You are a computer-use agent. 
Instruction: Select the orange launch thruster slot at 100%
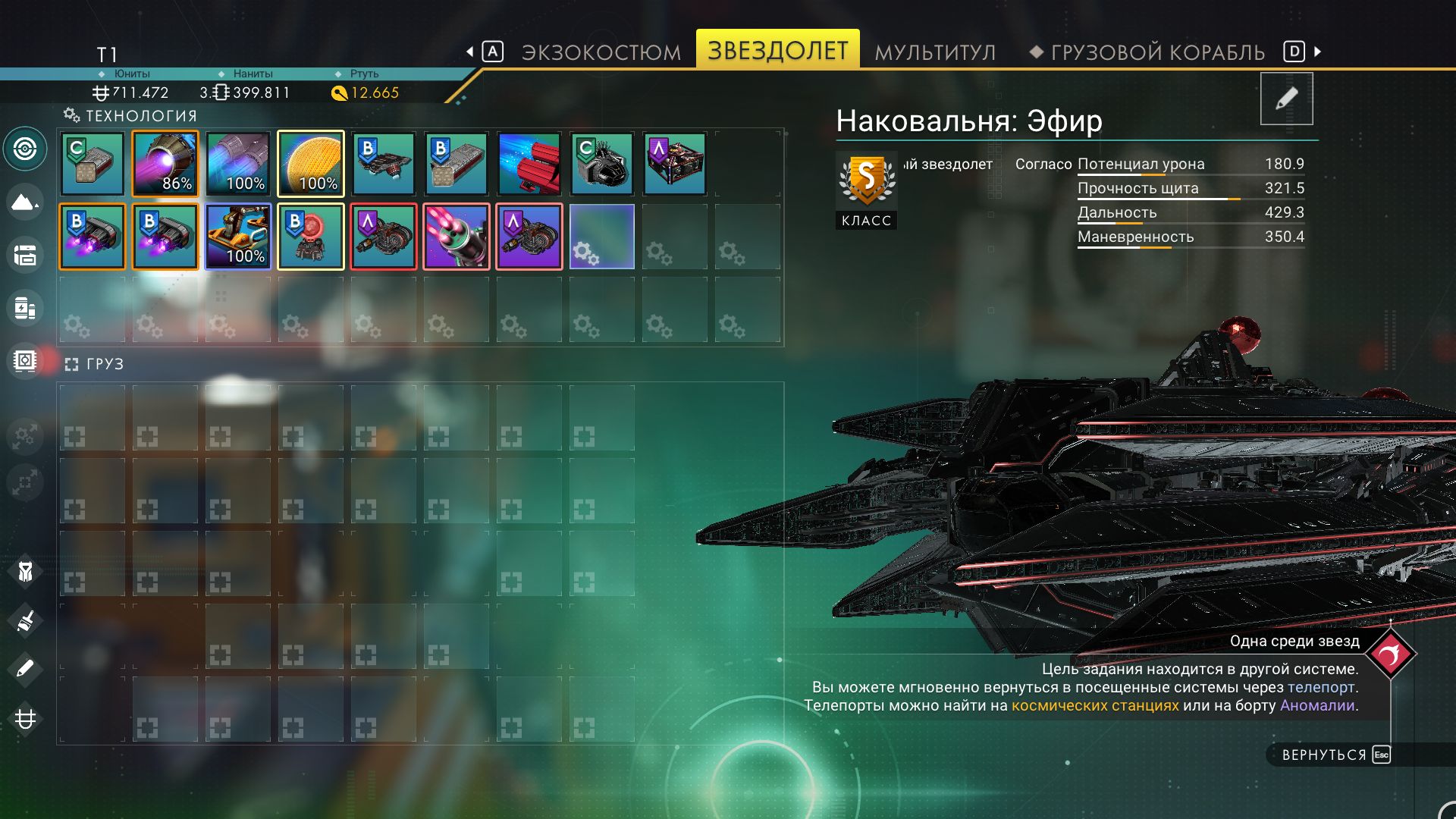coord(238,237)
